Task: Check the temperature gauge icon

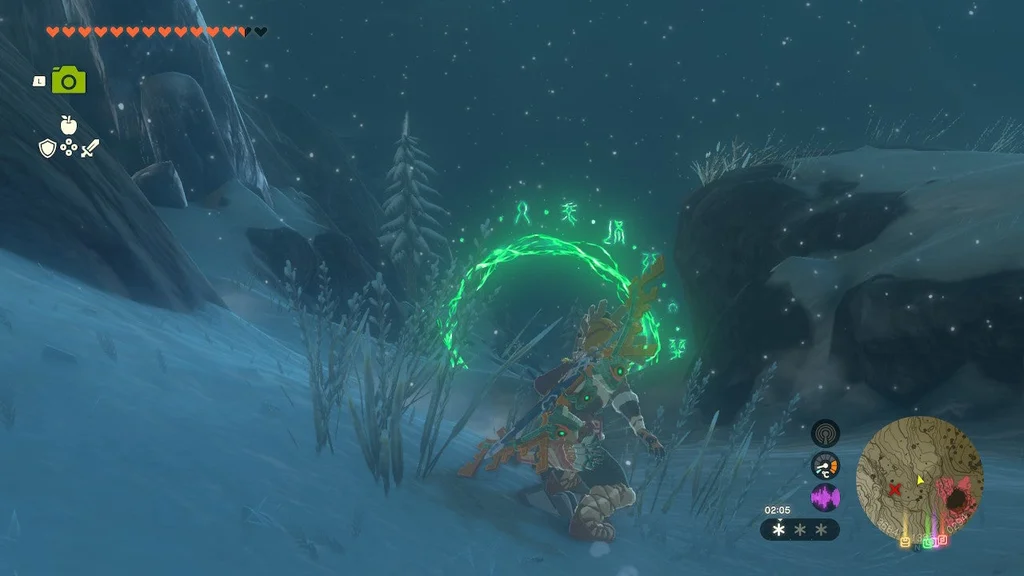Action: coord(825,466)
